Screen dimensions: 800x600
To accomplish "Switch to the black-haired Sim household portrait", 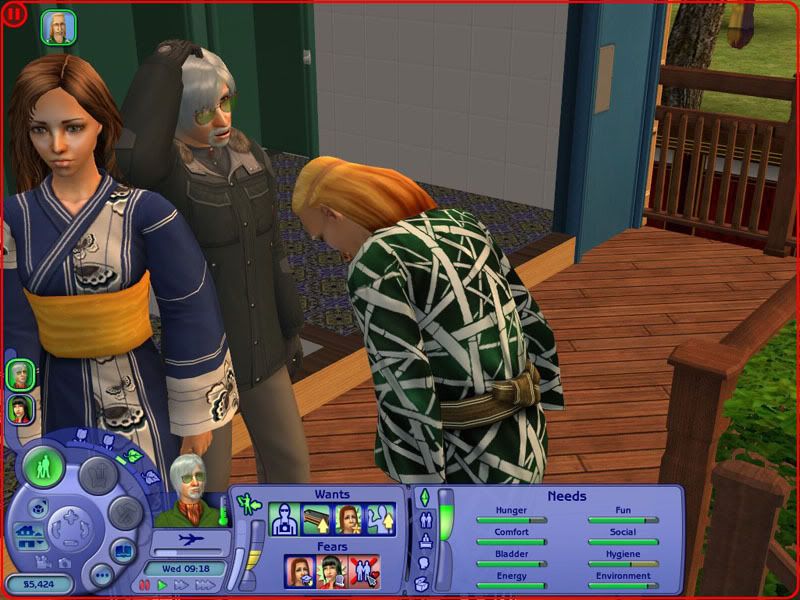I will click(x=19, y=408).
